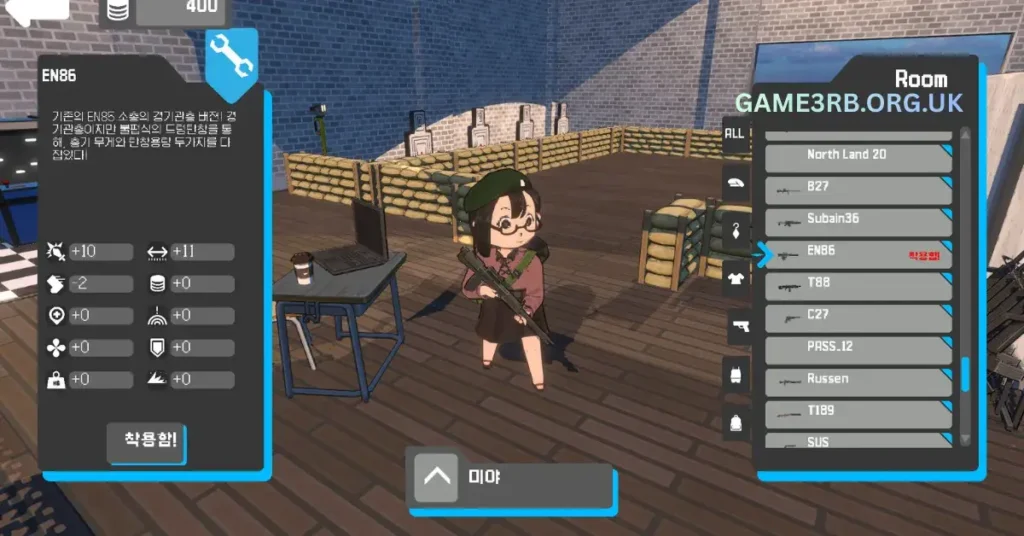Filter by the shirt clothing category

(x=735, y=277)
